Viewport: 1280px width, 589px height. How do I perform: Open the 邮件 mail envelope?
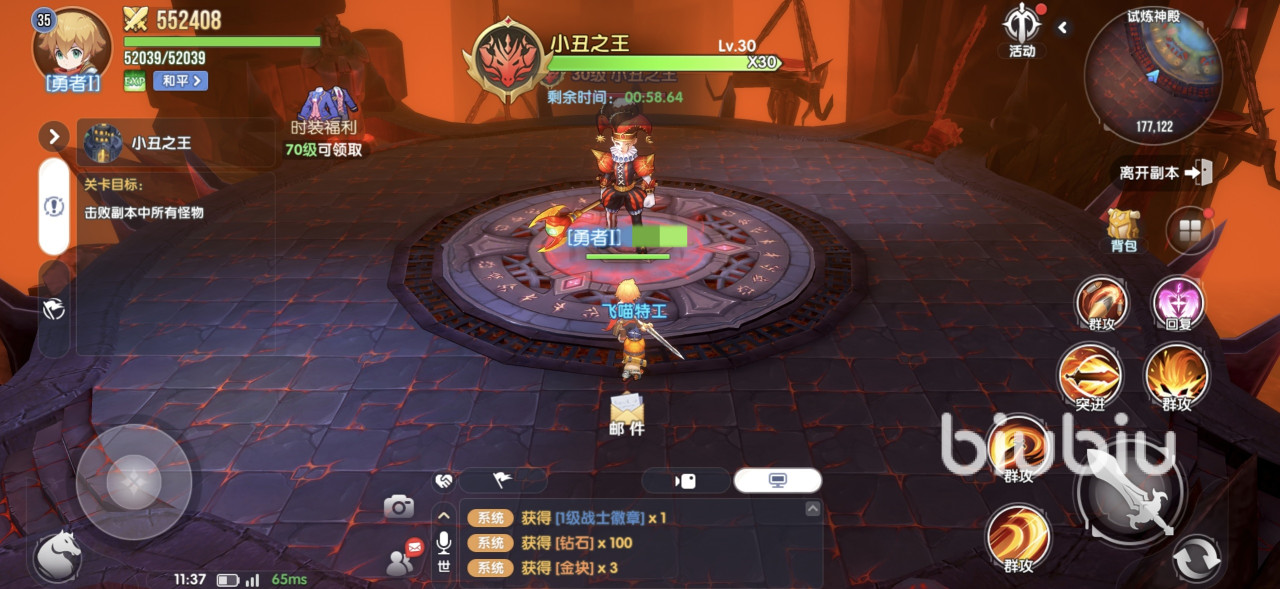[627, 411]
